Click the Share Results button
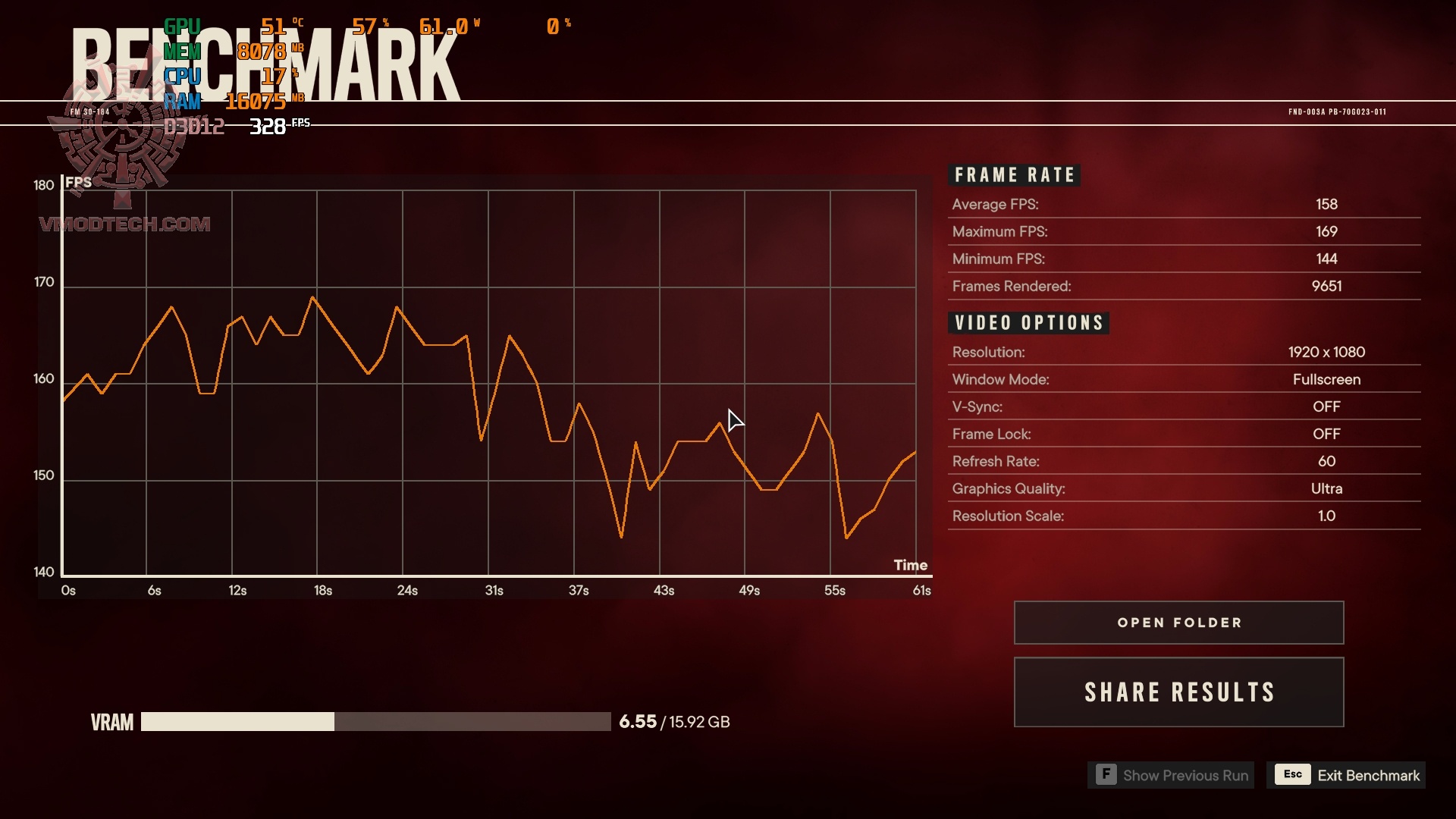 click(x=1178, y=692)
